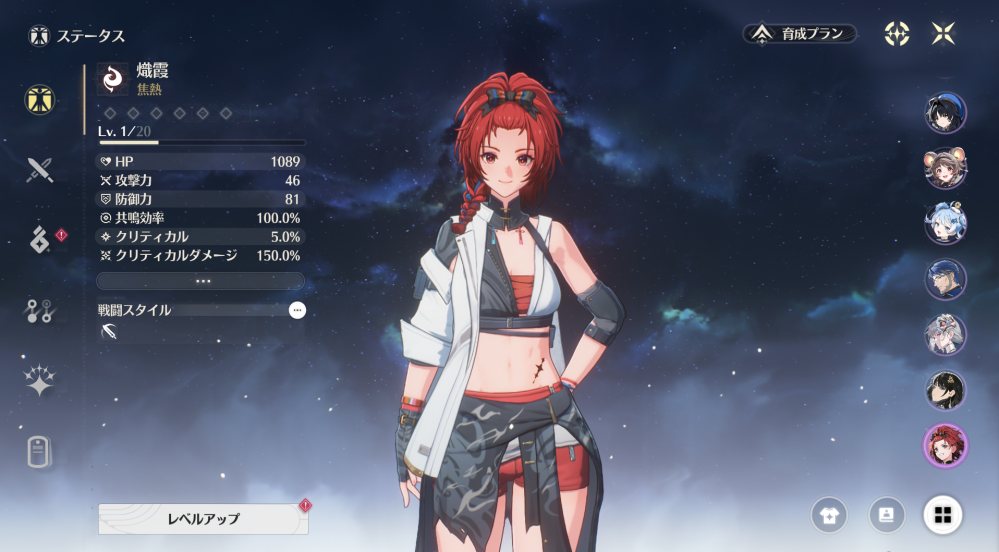Select the four-point sparkle resonance chain tab

40,381
